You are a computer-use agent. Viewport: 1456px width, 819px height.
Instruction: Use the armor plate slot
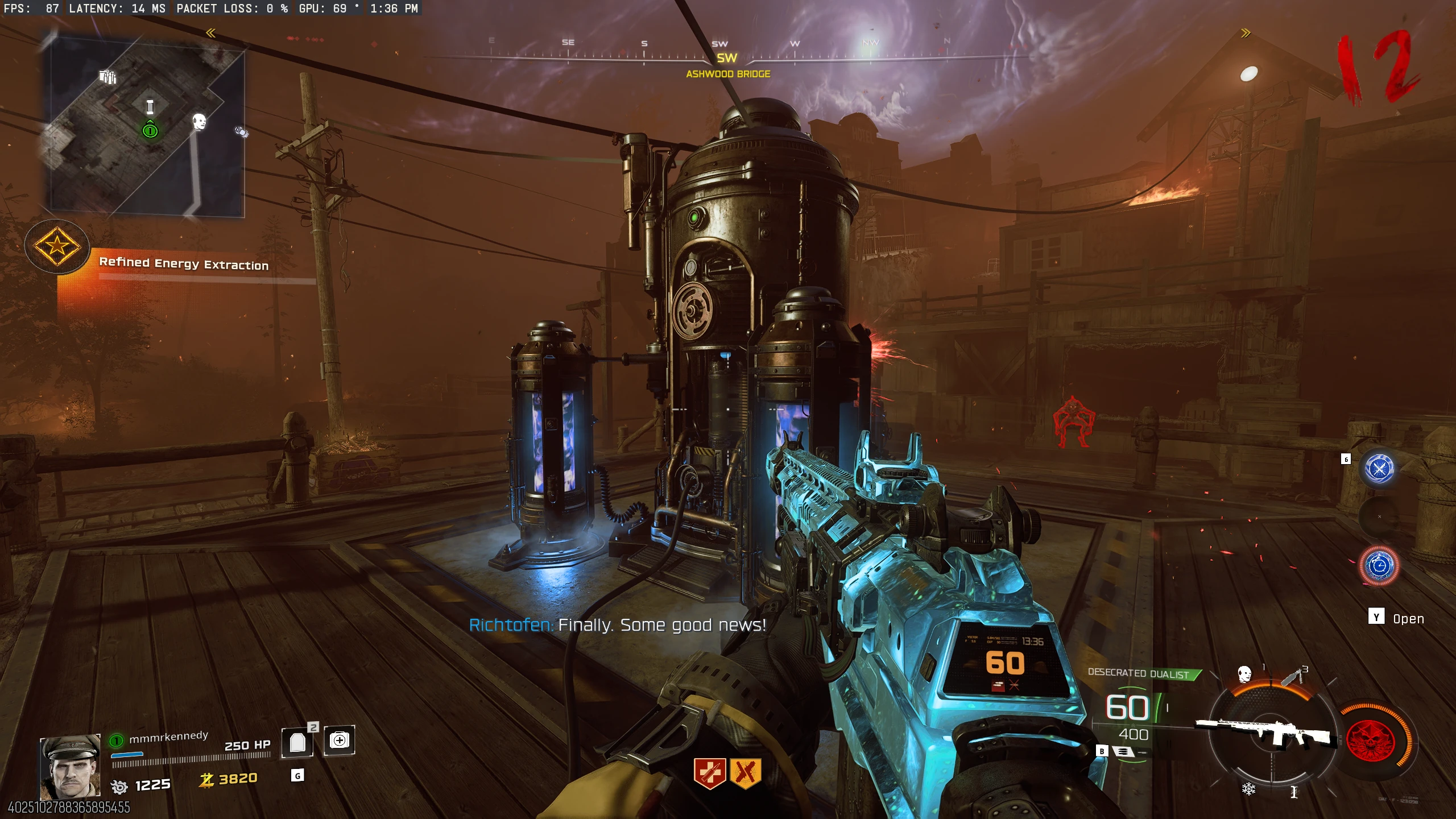tap(297, 742)
